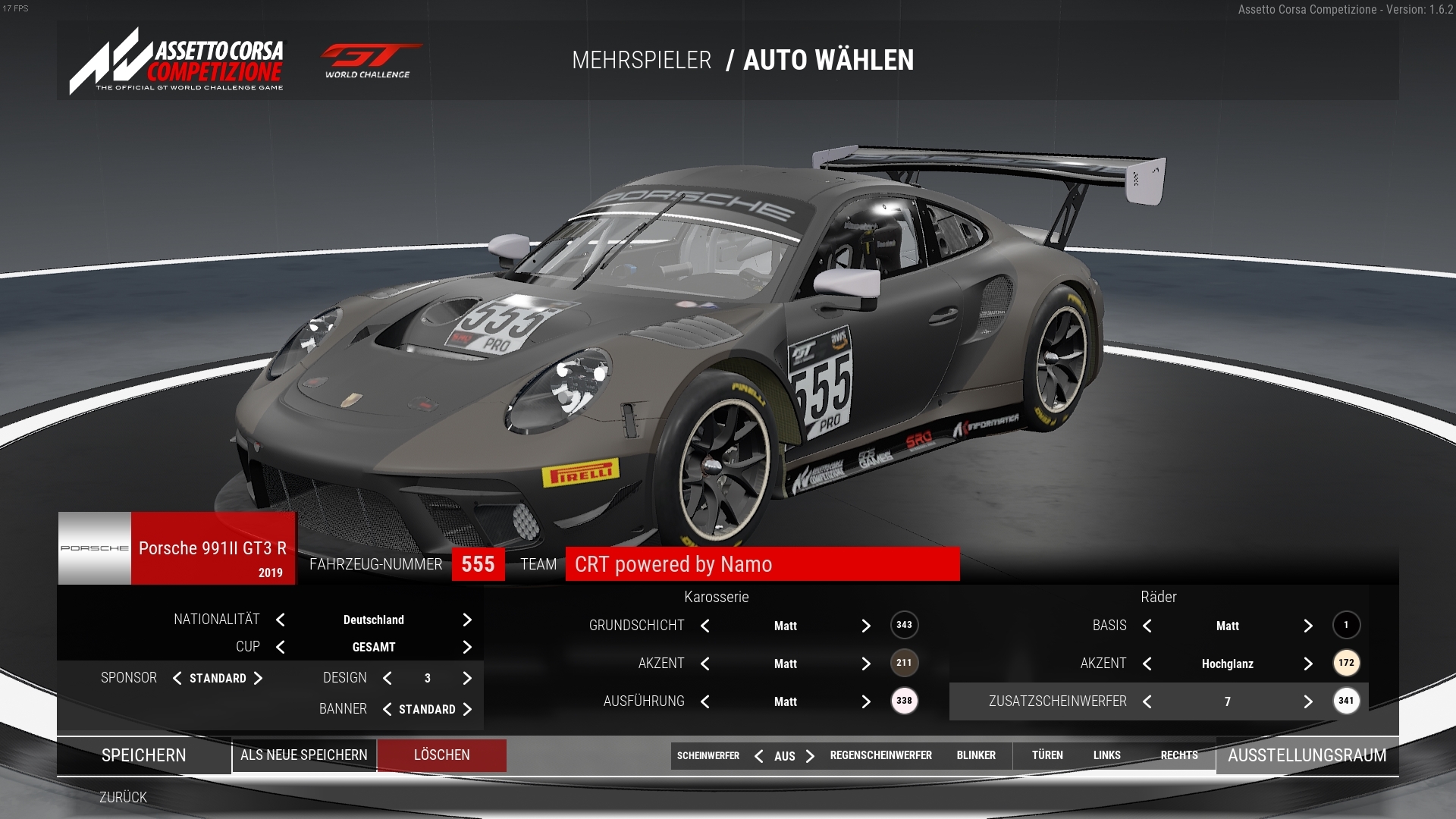Pick the Karosserie Akzent color swatch 211
Viewport: 1456px width, 819px height.
[904, 663]
